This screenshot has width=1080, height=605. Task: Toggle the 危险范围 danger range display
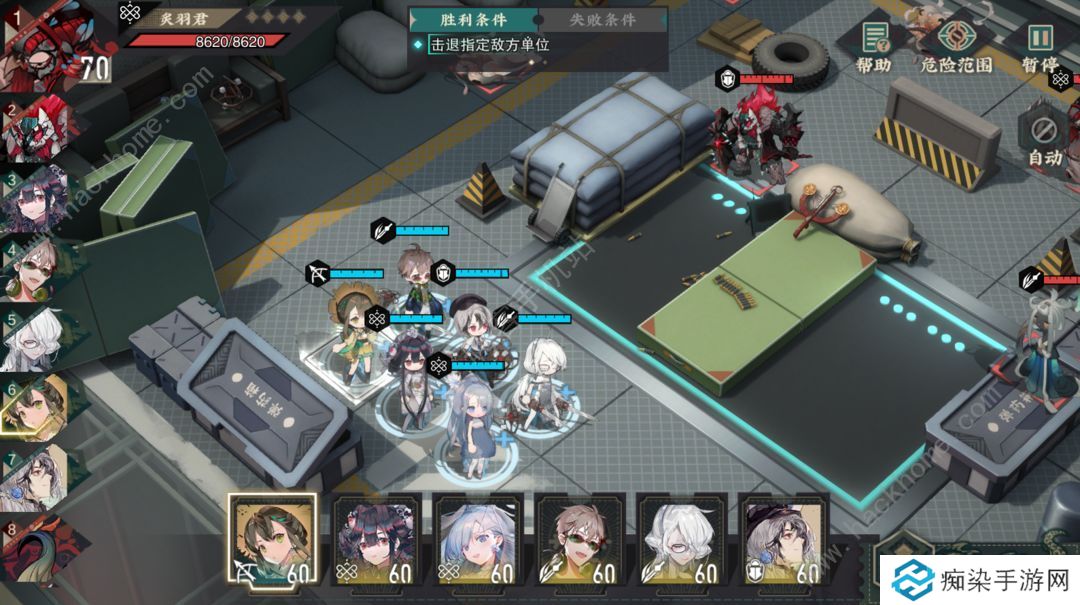956,45
